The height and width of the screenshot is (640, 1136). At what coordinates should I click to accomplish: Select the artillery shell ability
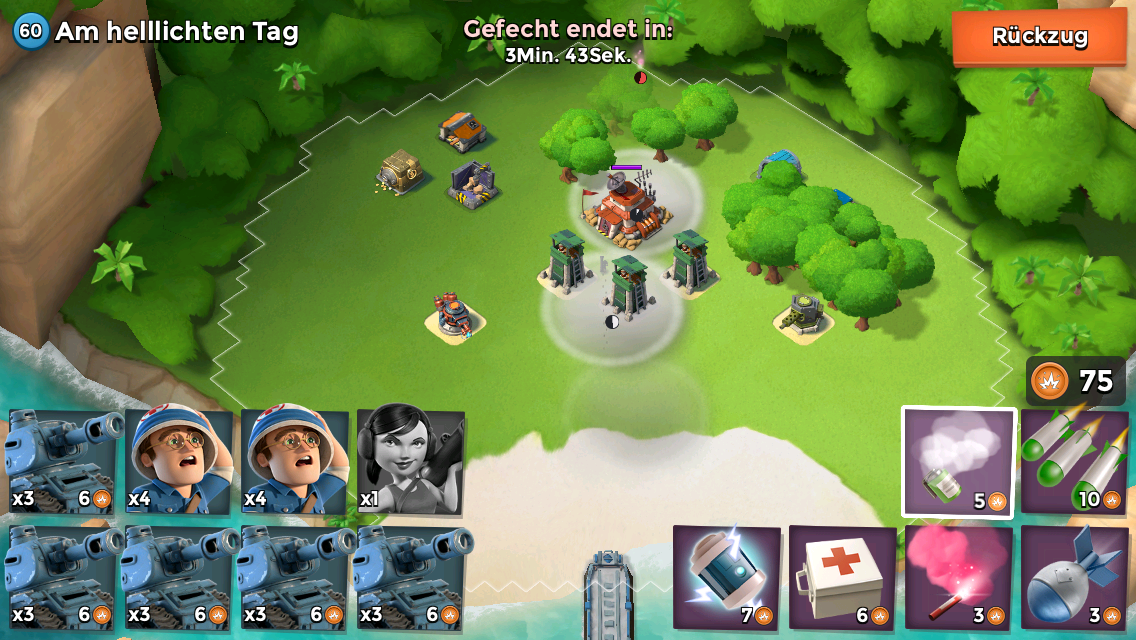(x=1073, y=577)
